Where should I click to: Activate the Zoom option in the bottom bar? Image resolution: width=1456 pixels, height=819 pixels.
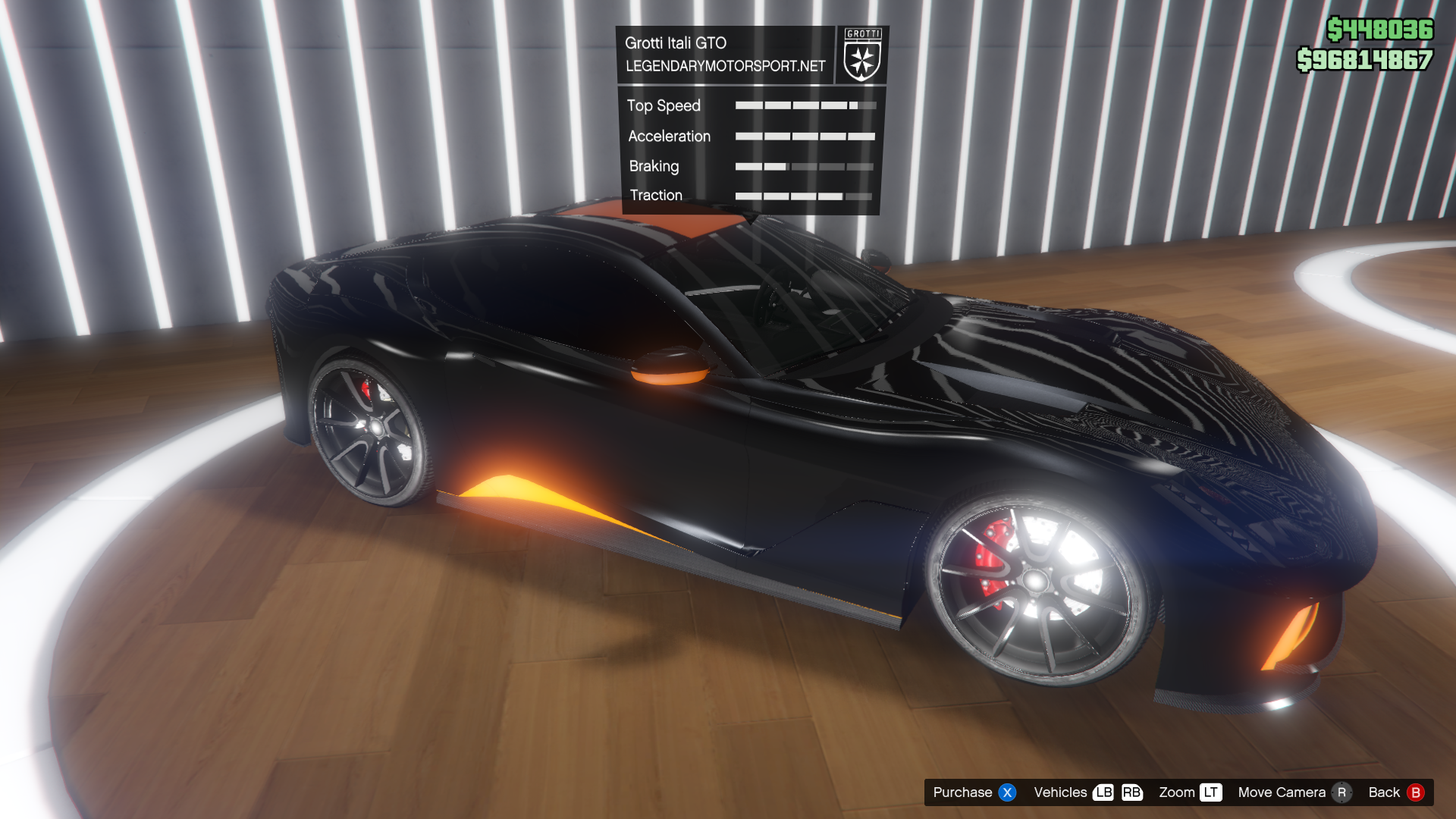coord(1176,792)
